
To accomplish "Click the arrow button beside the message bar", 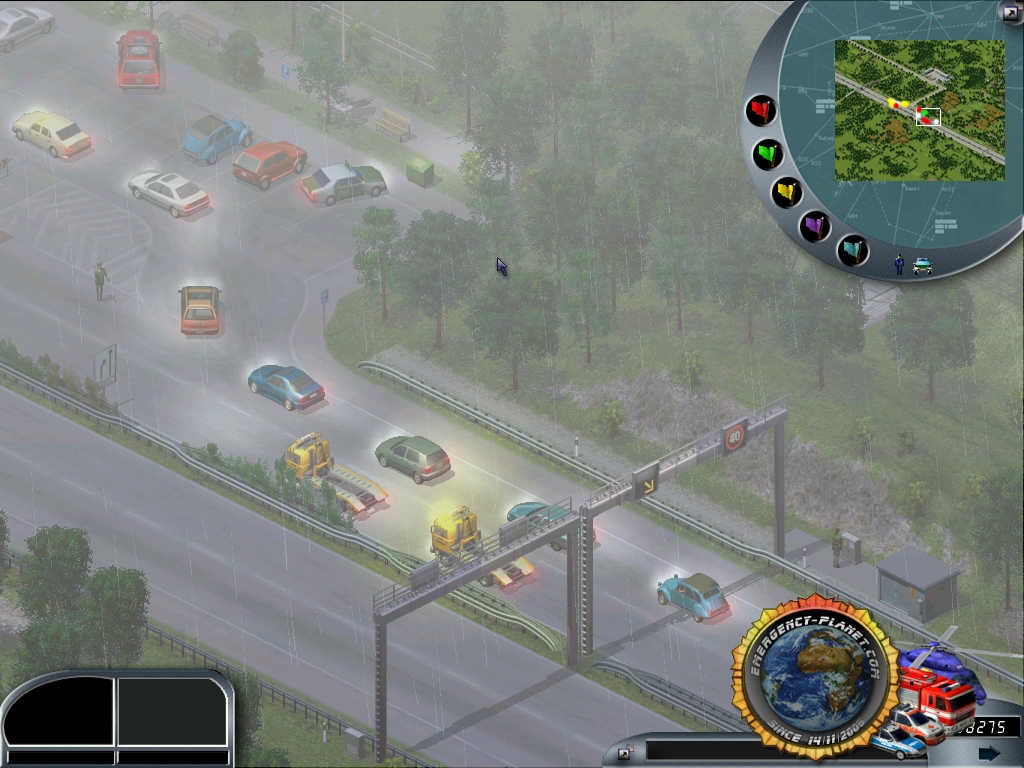I will [x=989, y=753].
